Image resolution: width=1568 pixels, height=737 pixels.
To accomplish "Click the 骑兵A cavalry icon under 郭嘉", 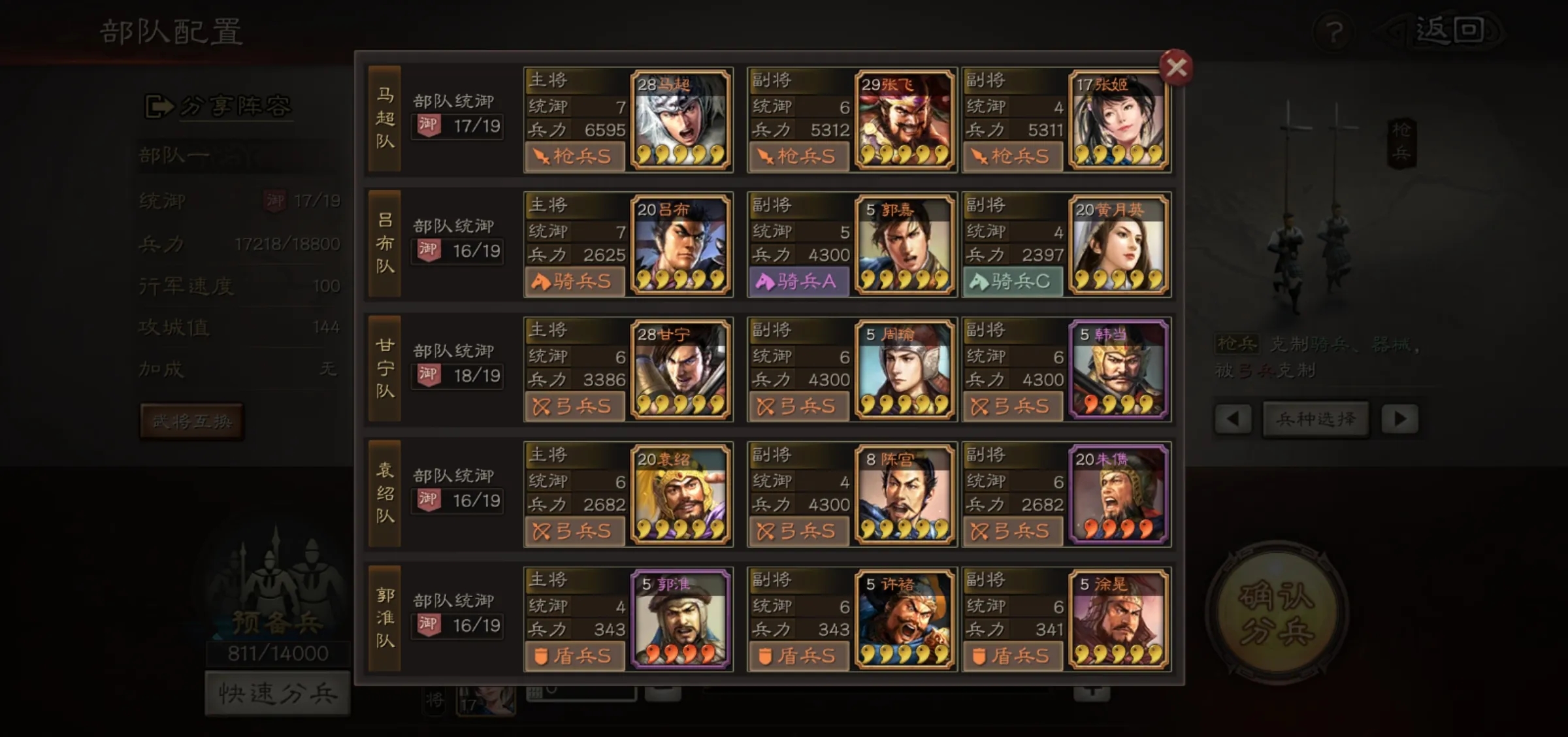I will pyautogui.click(x=798, y=282).
